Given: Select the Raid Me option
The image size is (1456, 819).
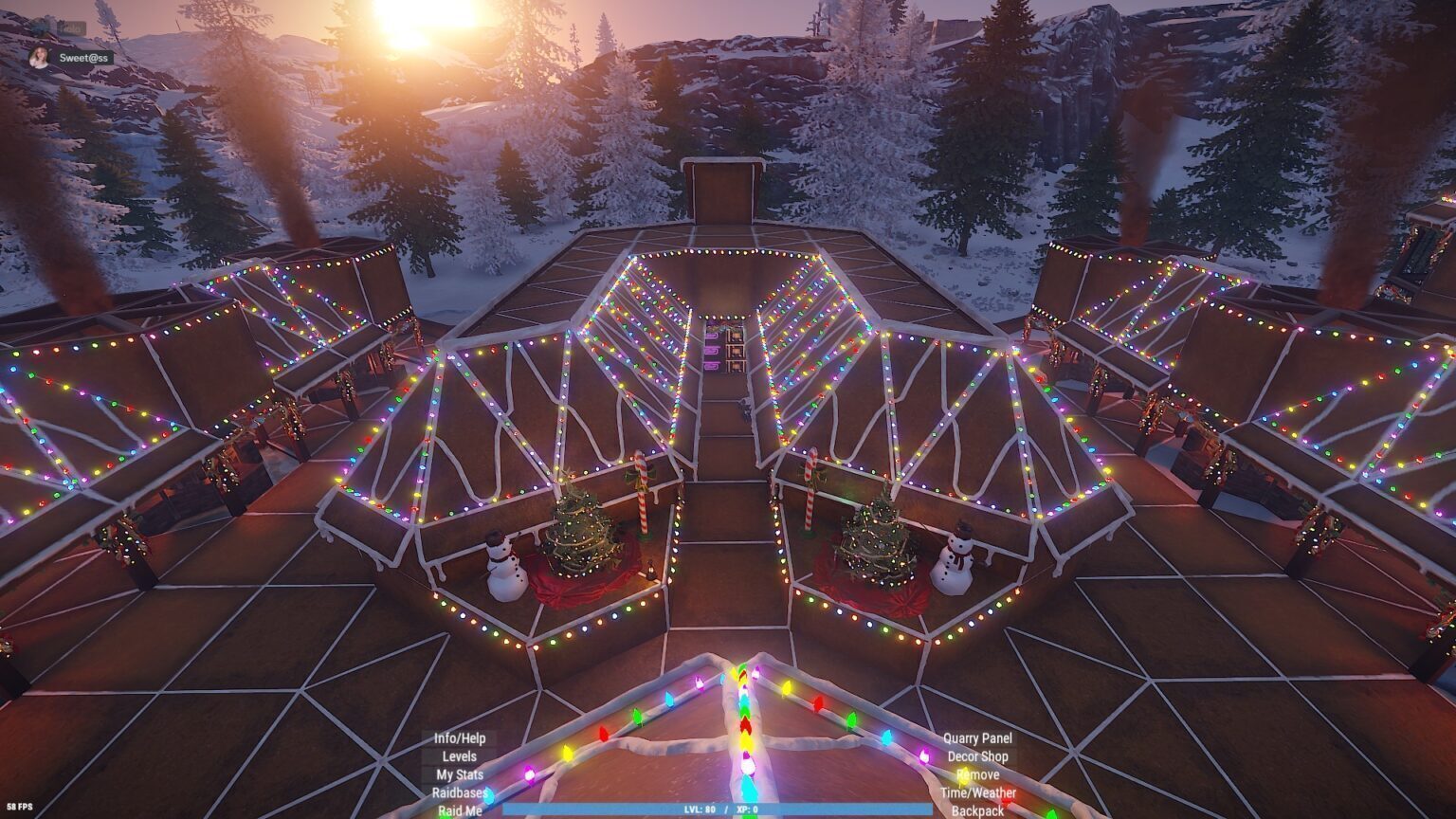Looking at the screenshot, I should tap(460, 810).
